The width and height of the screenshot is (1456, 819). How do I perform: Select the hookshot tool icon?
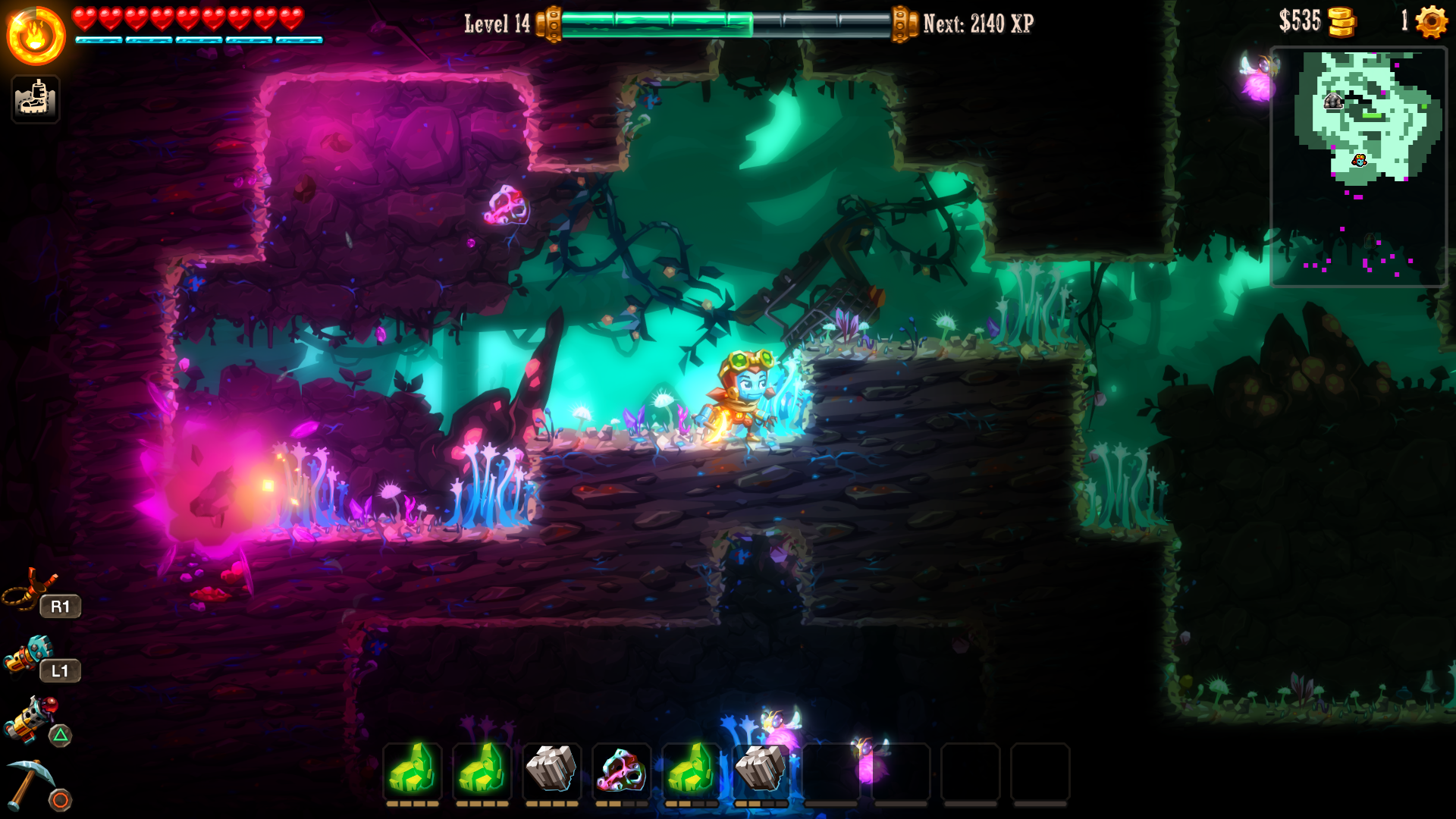pos(30,588)
